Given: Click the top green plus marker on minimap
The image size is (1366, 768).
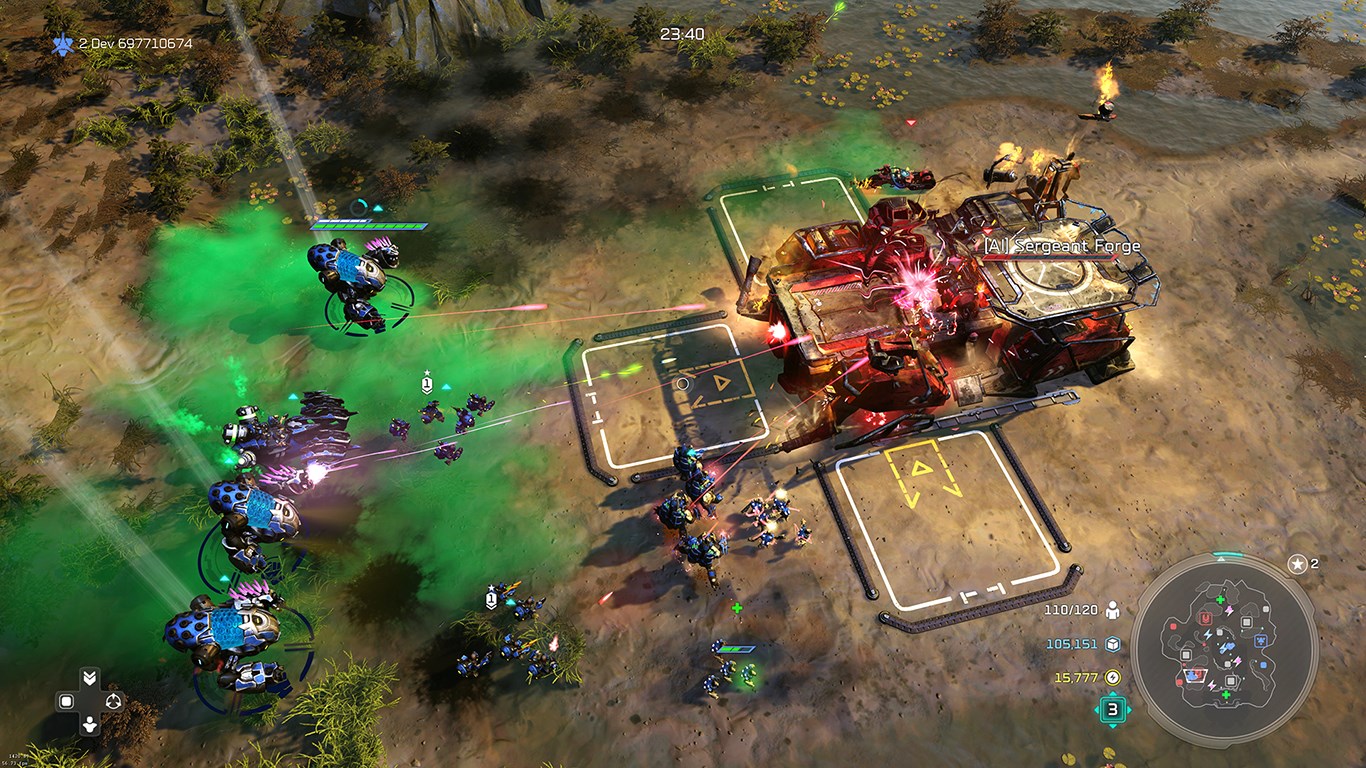Looking at the screenshot, I should point(1220,599).
